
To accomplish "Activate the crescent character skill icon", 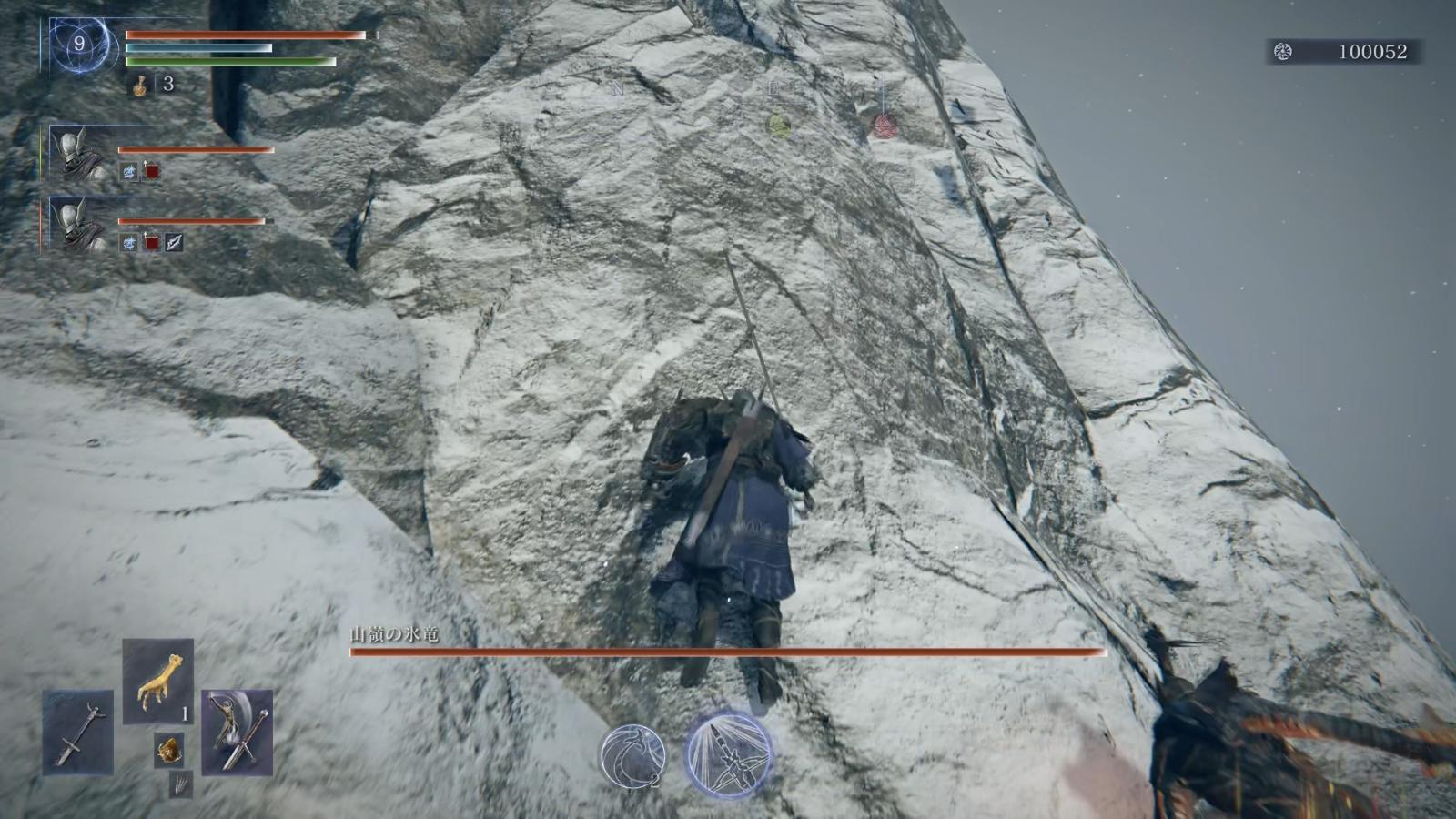I will click(632, 756).
